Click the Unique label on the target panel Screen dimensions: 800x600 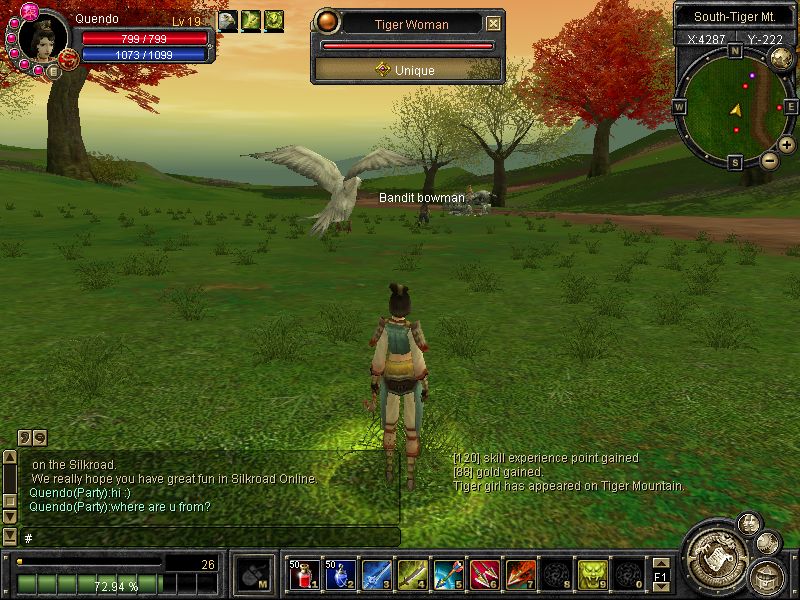408,69
